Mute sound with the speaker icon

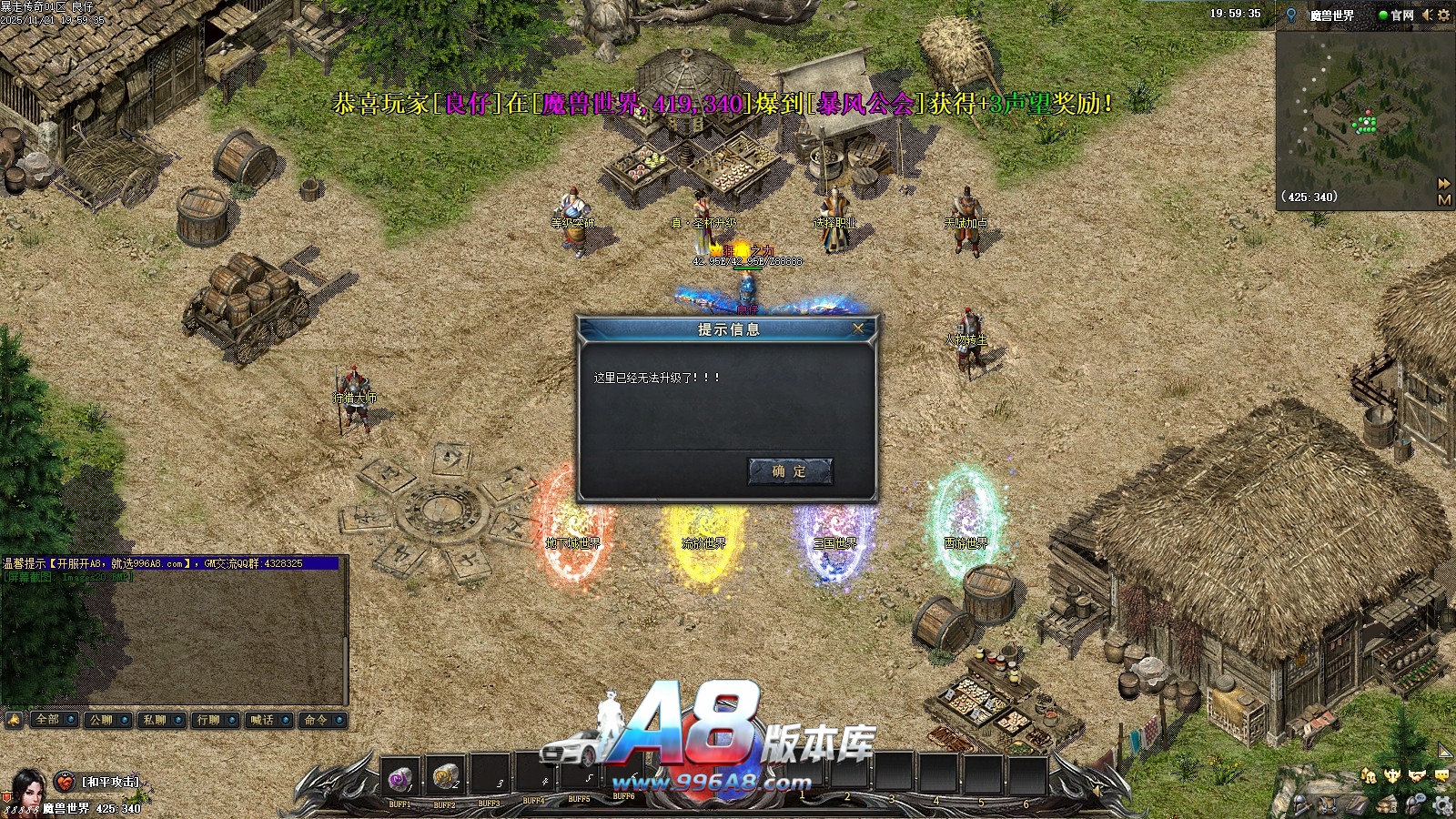pyautogui.click(x=1427, y=15)
